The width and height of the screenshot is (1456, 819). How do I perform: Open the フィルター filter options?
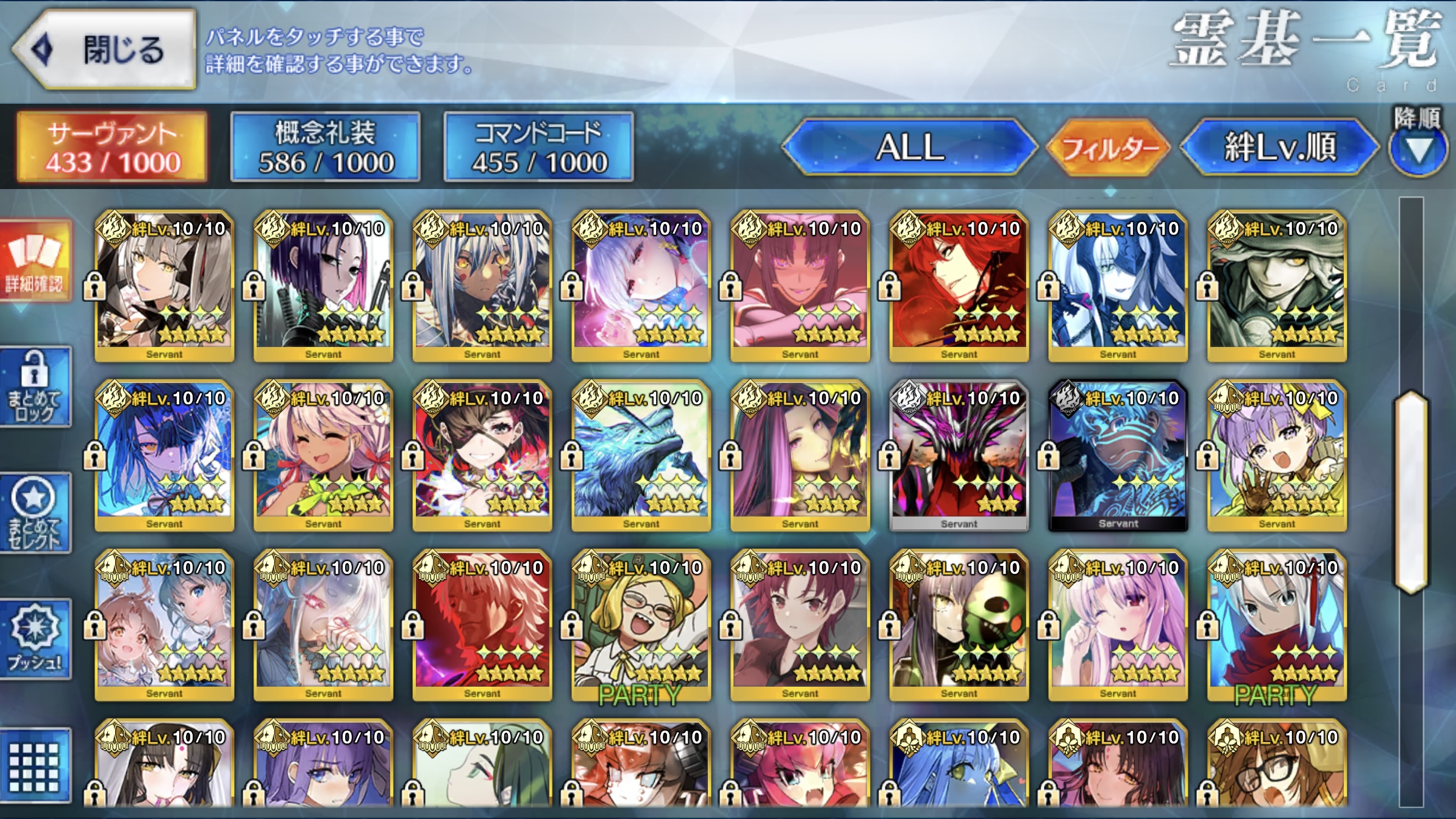1108,148
